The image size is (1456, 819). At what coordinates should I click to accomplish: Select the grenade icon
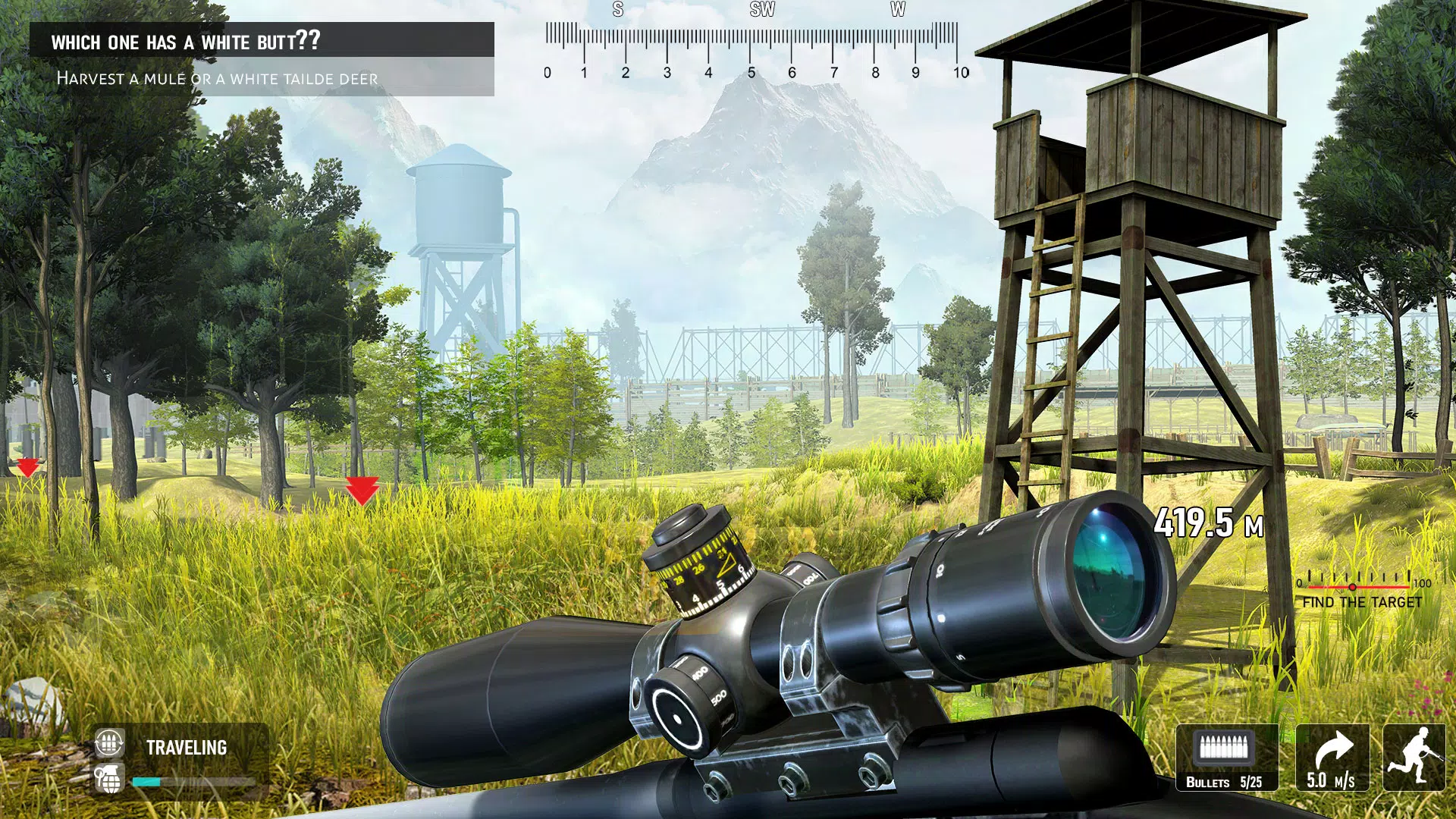click(109, 779)
